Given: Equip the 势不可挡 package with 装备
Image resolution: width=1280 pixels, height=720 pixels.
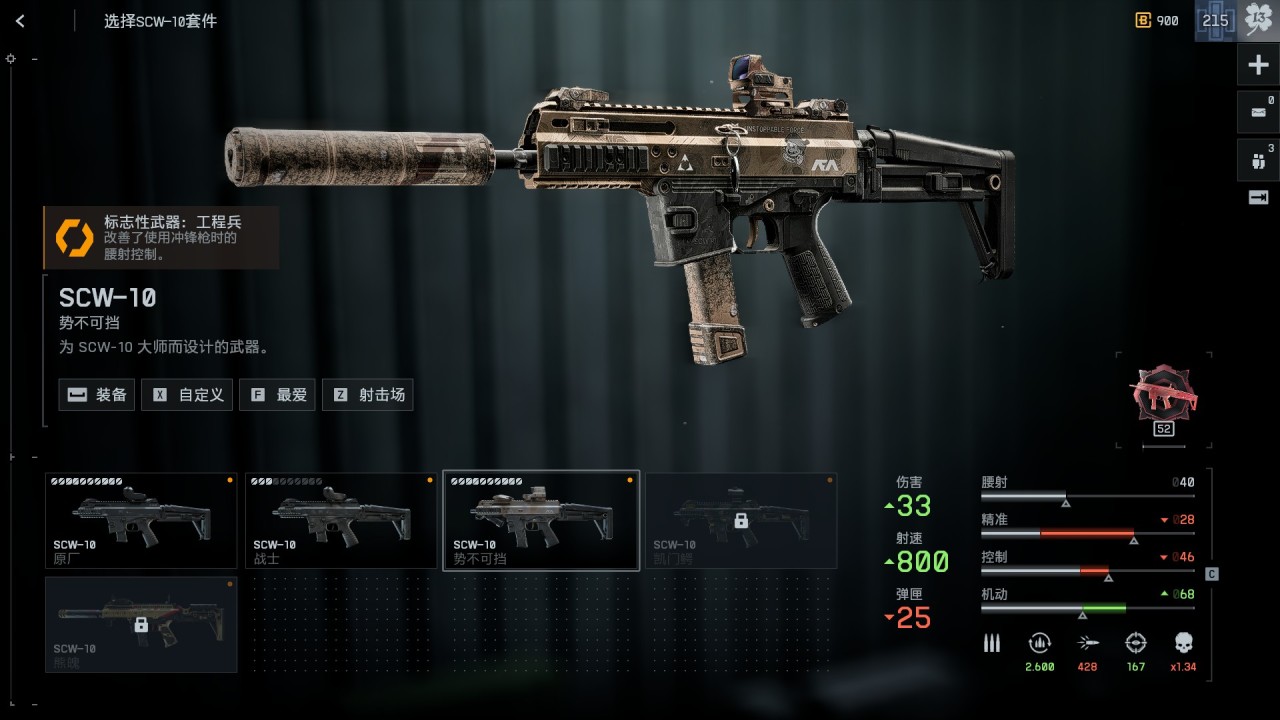Looking at the screenshot, I should [97, 395].
